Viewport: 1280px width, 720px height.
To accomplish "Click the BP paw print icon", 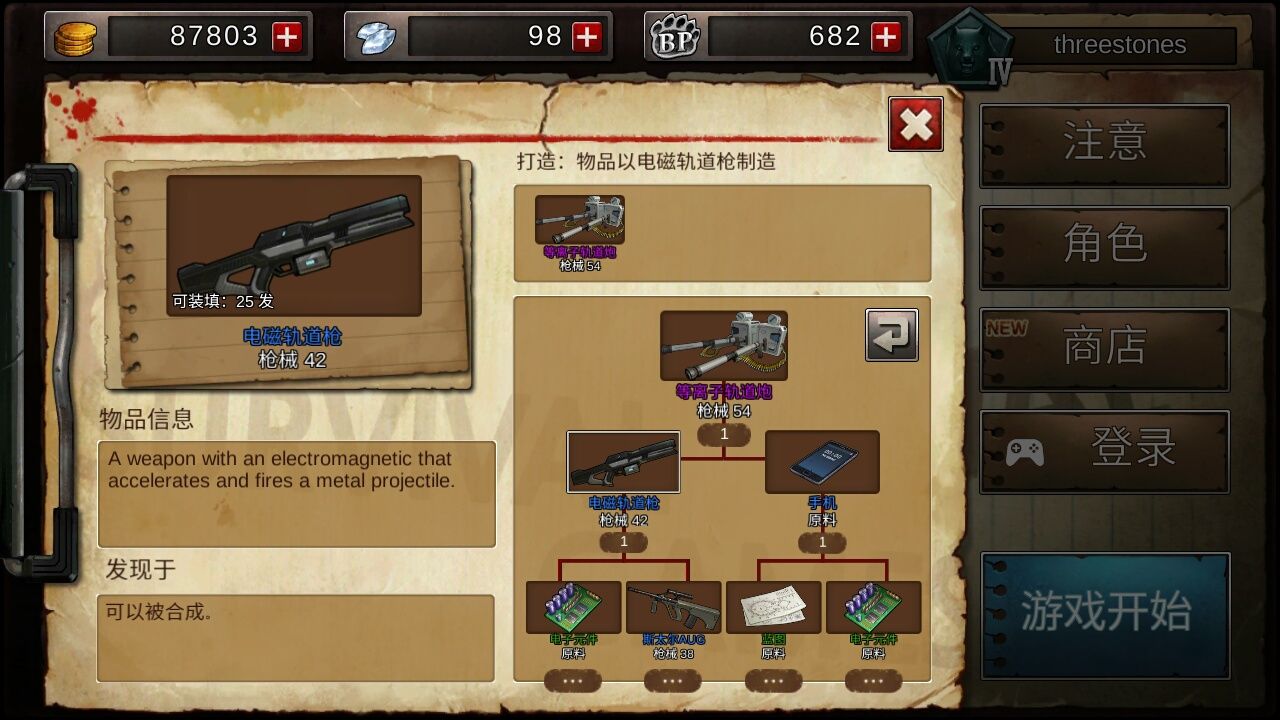I will pyautogui.click(x=672, y=36).
